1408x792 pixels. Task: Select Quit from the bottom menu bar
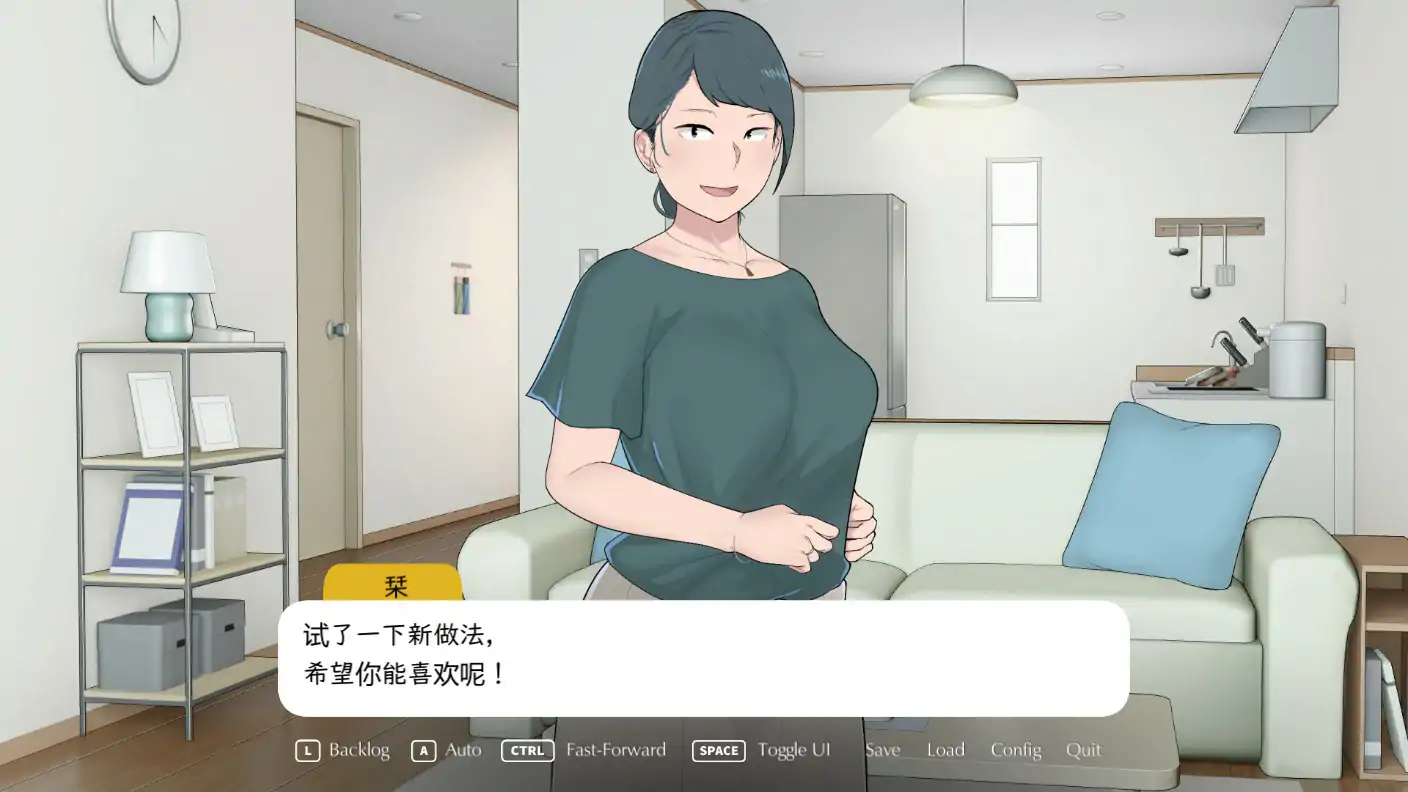coord(1084,750)
